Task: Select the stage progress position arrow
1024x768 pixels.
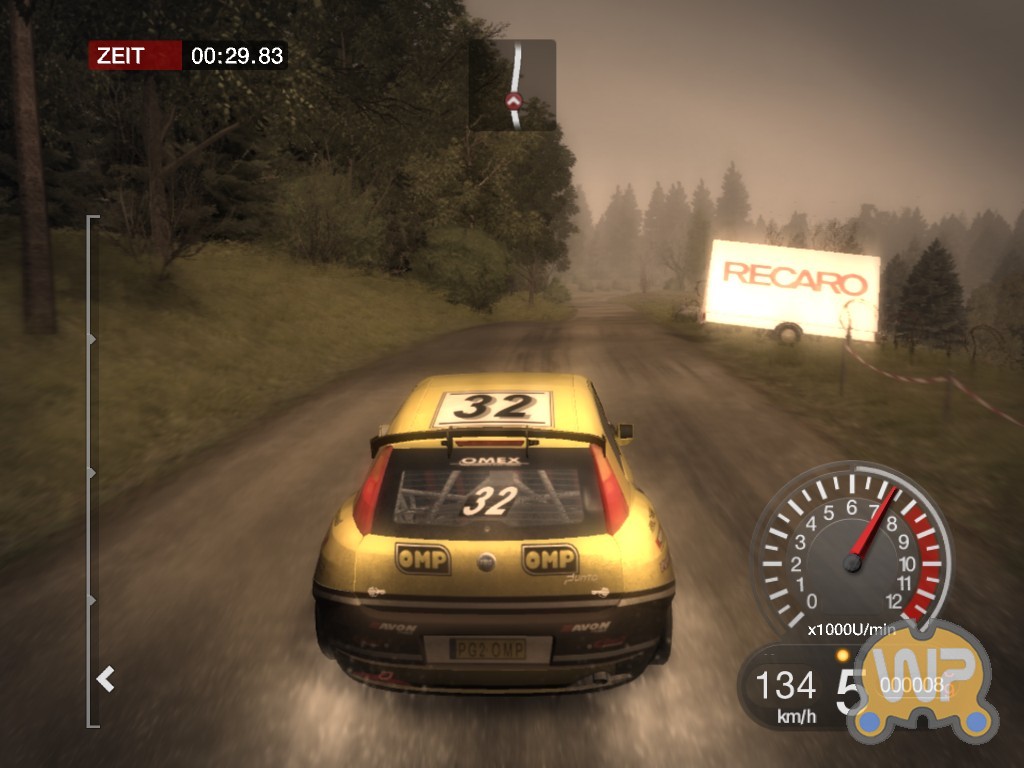Action: pyautogui.click(x=105, y=680)
